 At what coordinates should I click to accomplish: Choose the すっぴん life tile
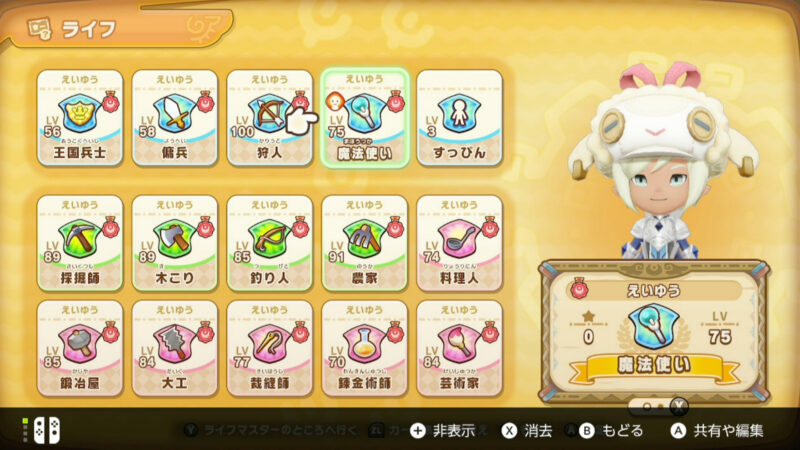(x=459, y=120)
